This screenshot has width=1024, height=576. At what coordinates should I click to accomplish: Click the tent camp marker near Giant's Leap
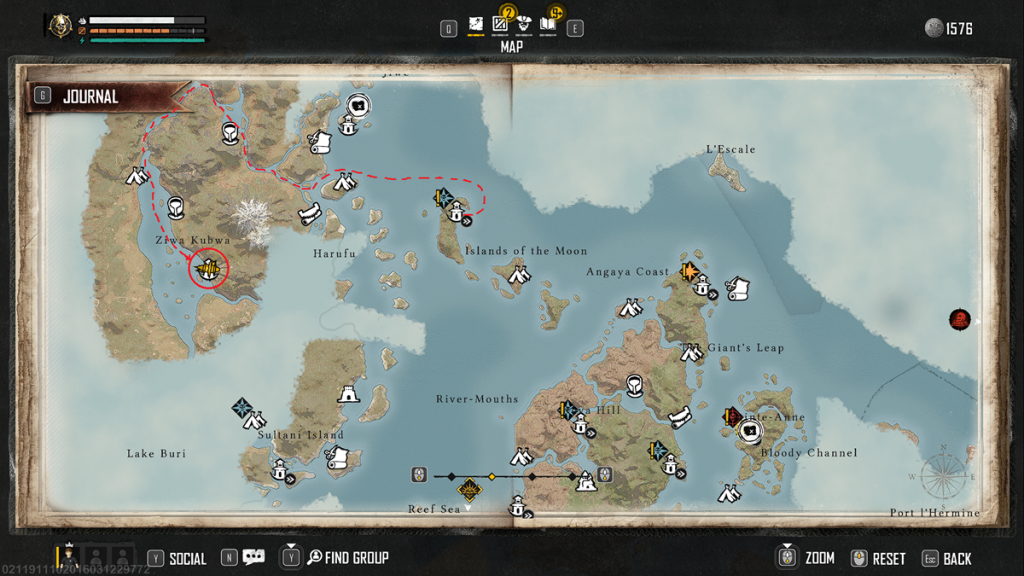(692, 352)
